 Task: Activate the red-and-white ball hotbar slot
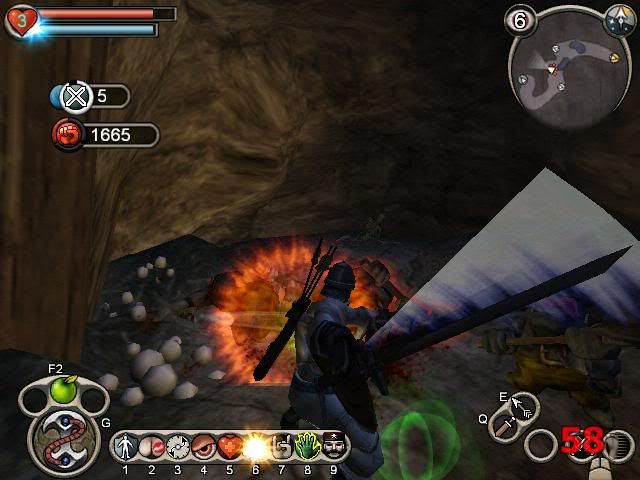click(x=152, y=445)
